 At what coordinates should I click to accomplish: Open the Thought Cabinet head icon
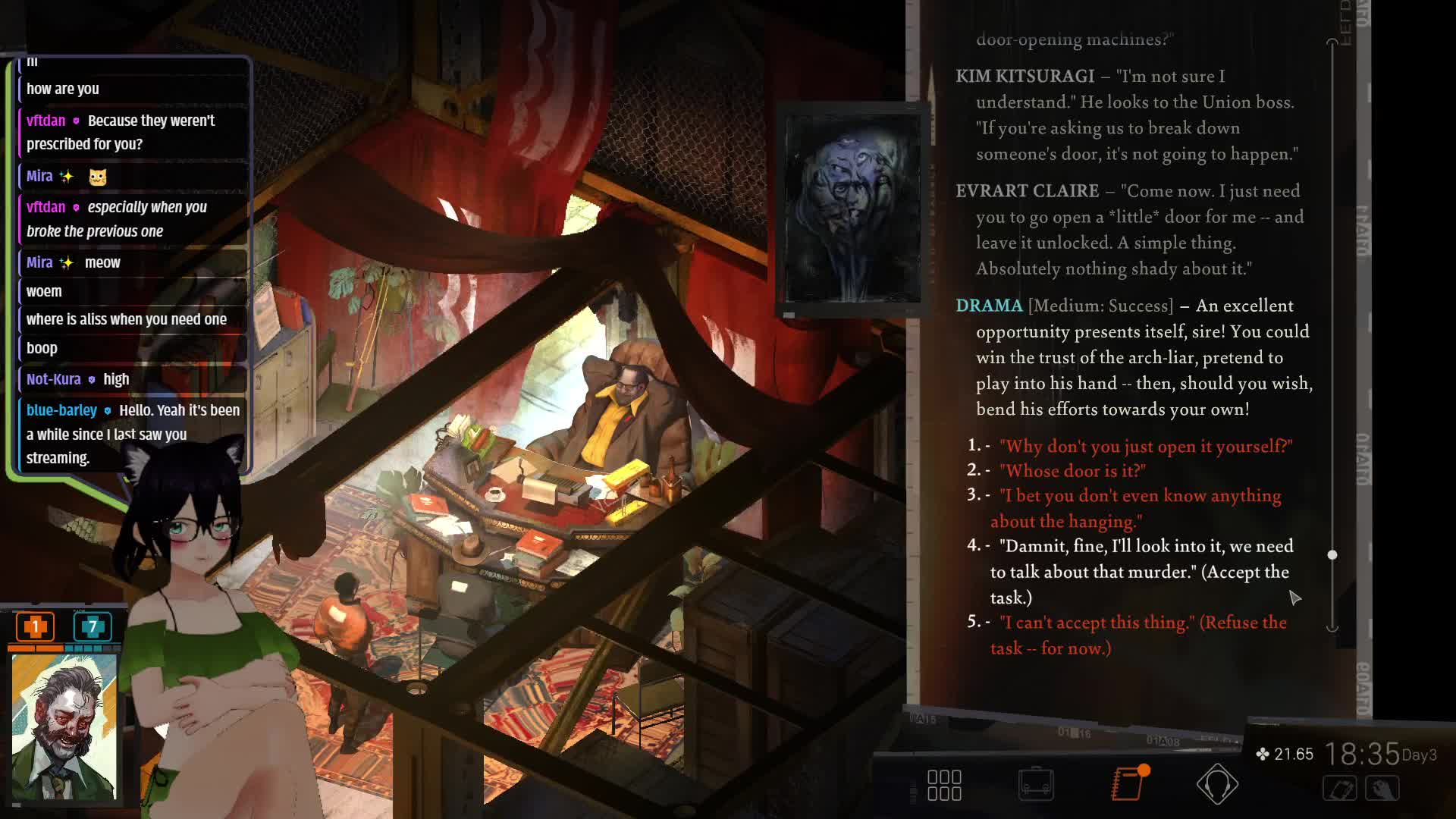click(x=1217, y=784)
